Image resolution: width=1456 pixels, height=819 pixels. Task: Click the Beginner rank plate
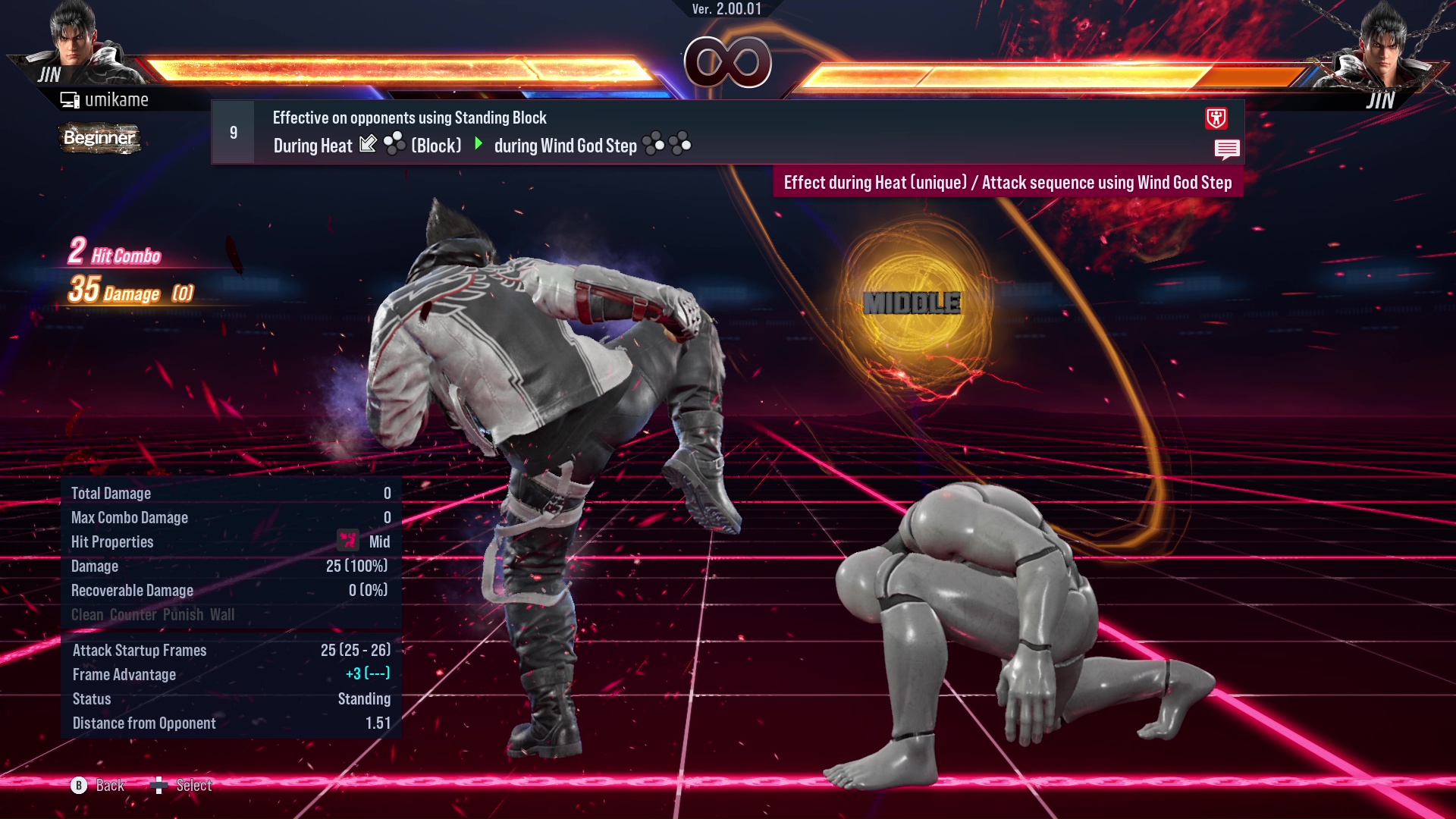pos(99,139)
